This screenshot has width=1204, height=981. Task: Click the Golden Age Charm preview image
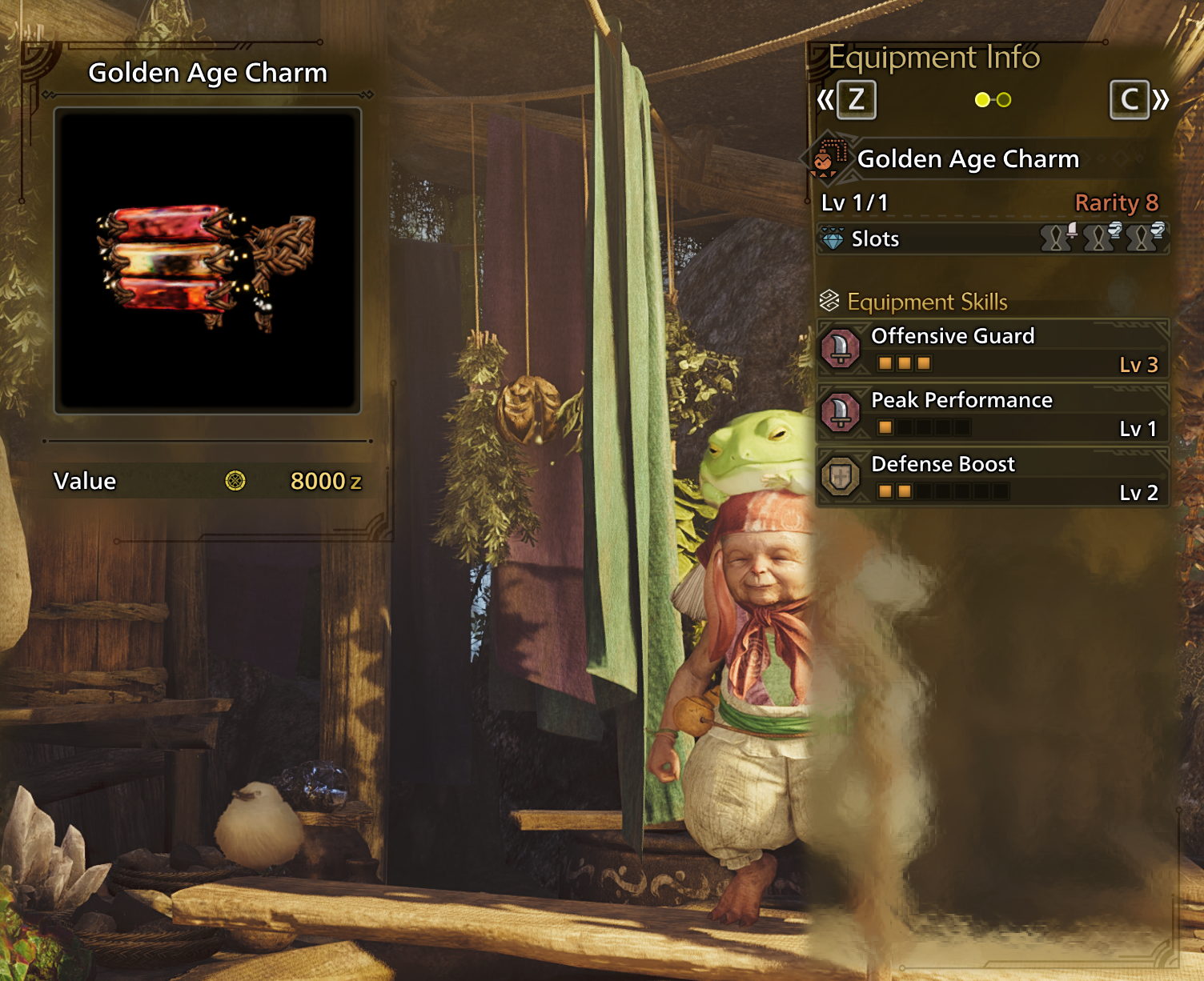[207, 261]
